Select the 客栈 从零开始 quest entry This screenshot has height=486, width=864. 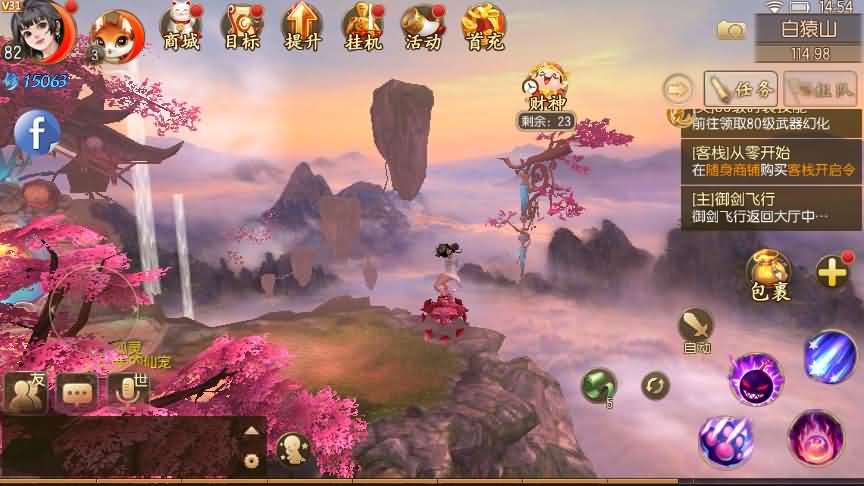(x=770, y=162)
